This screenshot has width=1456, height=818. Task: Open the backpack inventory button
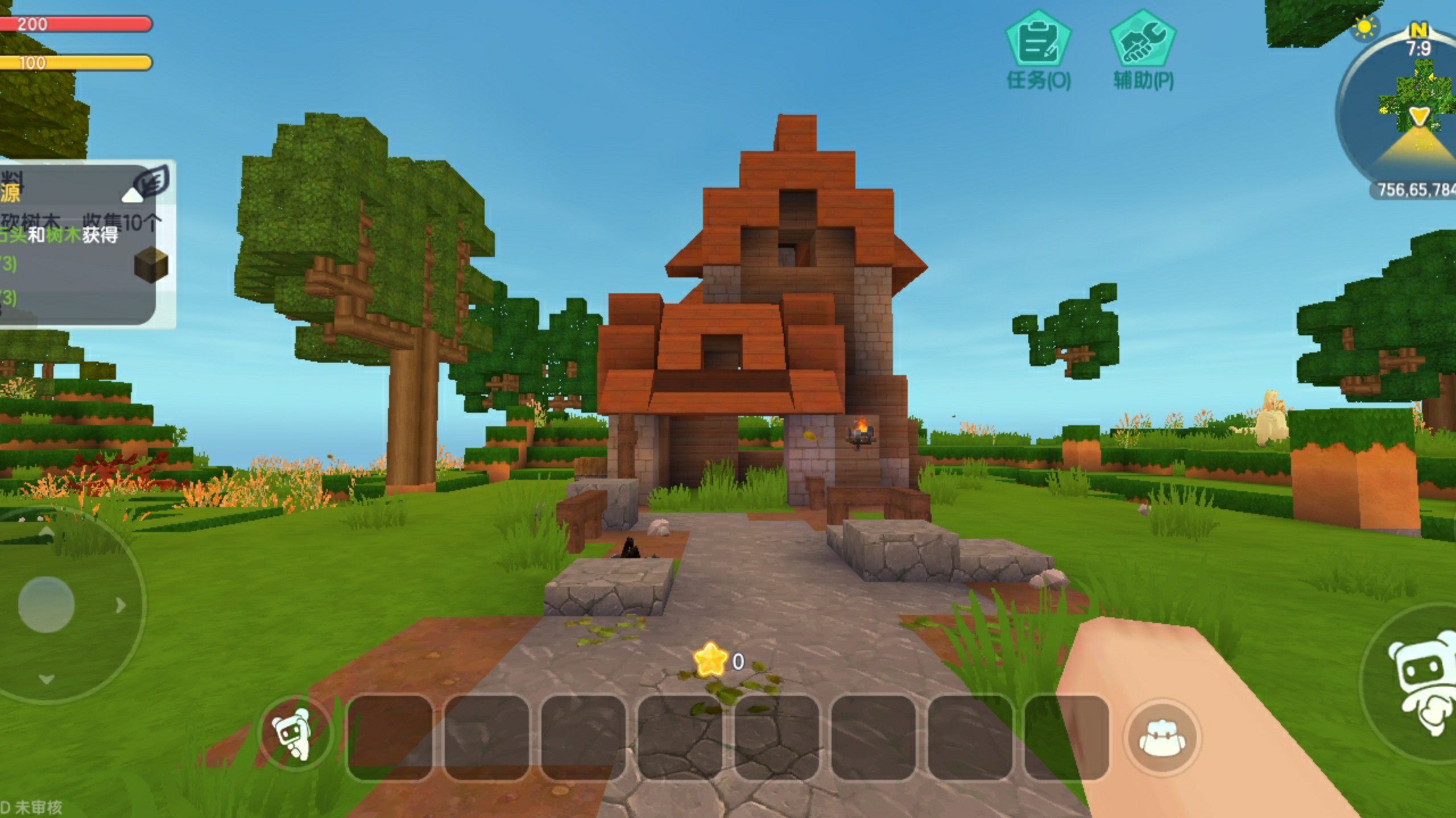[x=1163, y=737]
